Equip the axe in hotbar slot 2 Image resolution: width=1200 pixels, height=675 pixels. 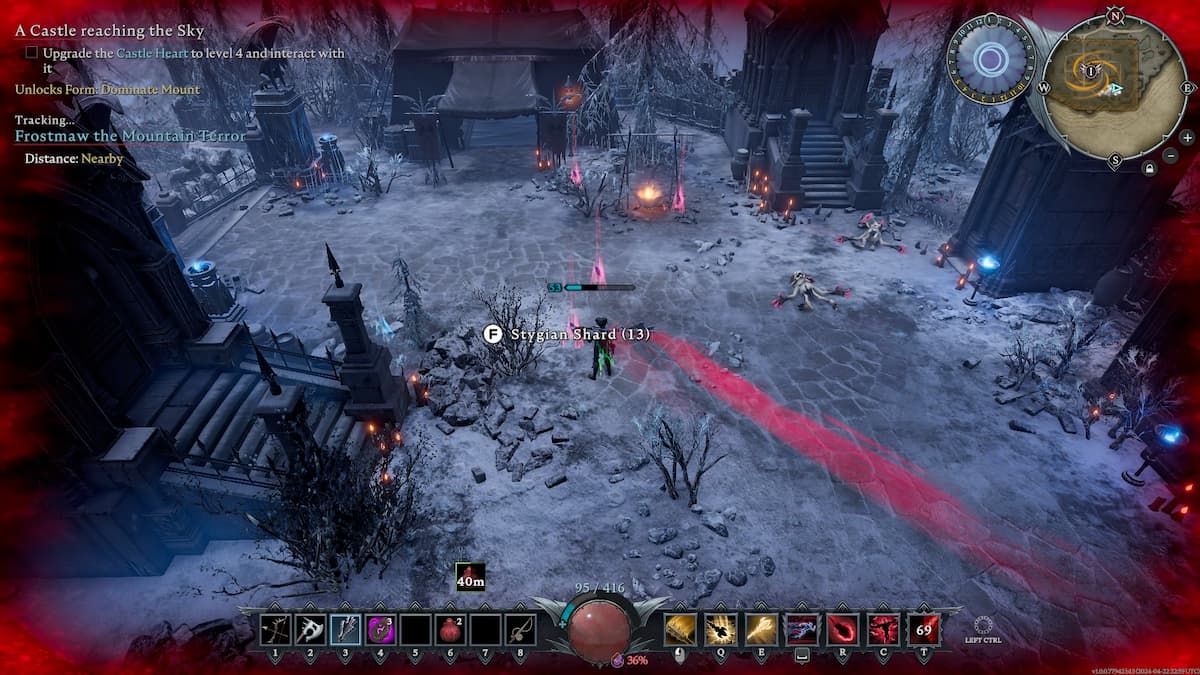click(310, 629)
